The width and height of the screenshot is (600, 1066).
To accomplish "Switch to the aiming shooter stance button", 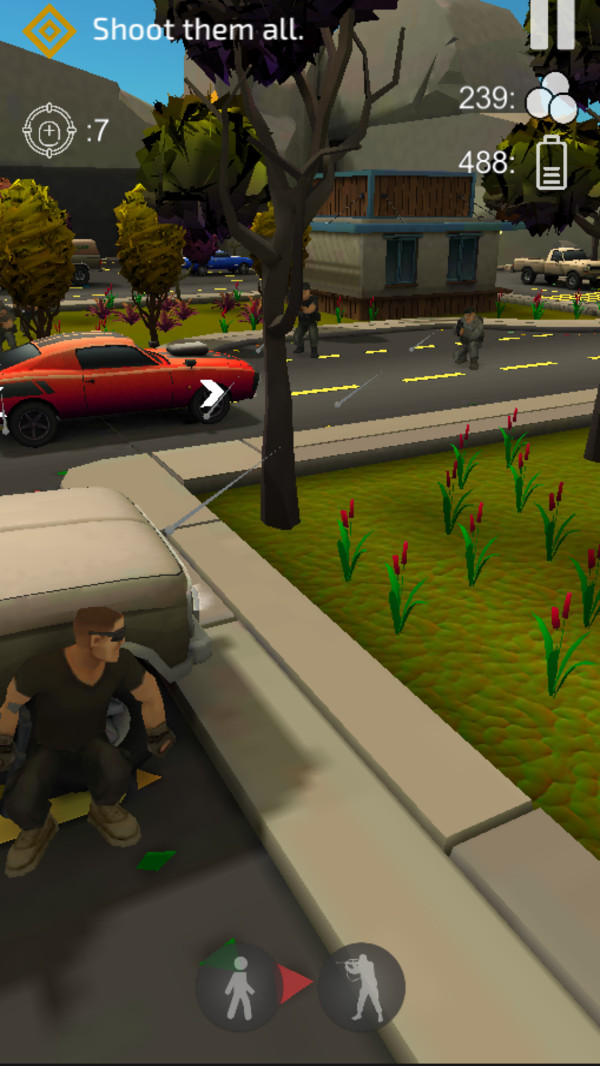I will [362, 987].
